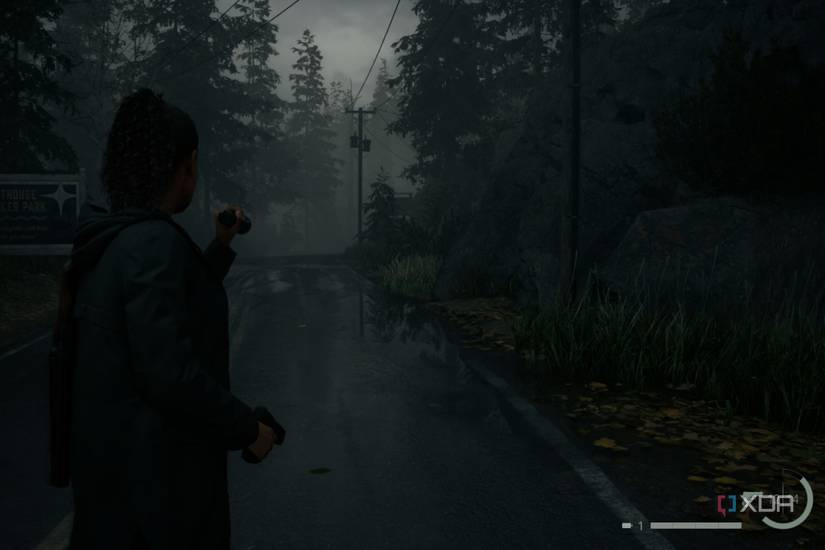Viewport: 825px width, 550px height.
Task: Click the flashlight battery icon
Action: (x=626, y=525)
